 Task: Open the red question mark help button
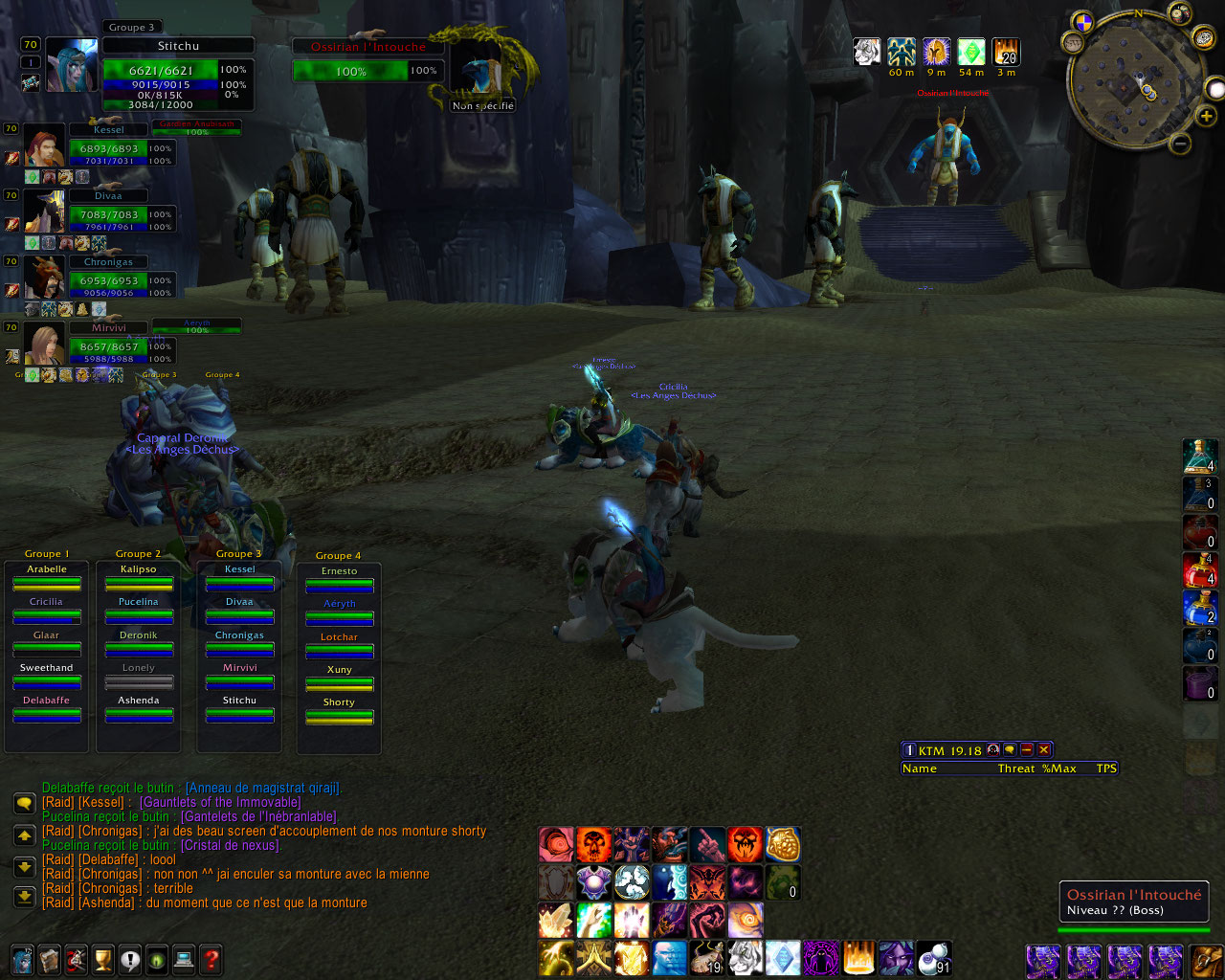click(x=212, y=959)
